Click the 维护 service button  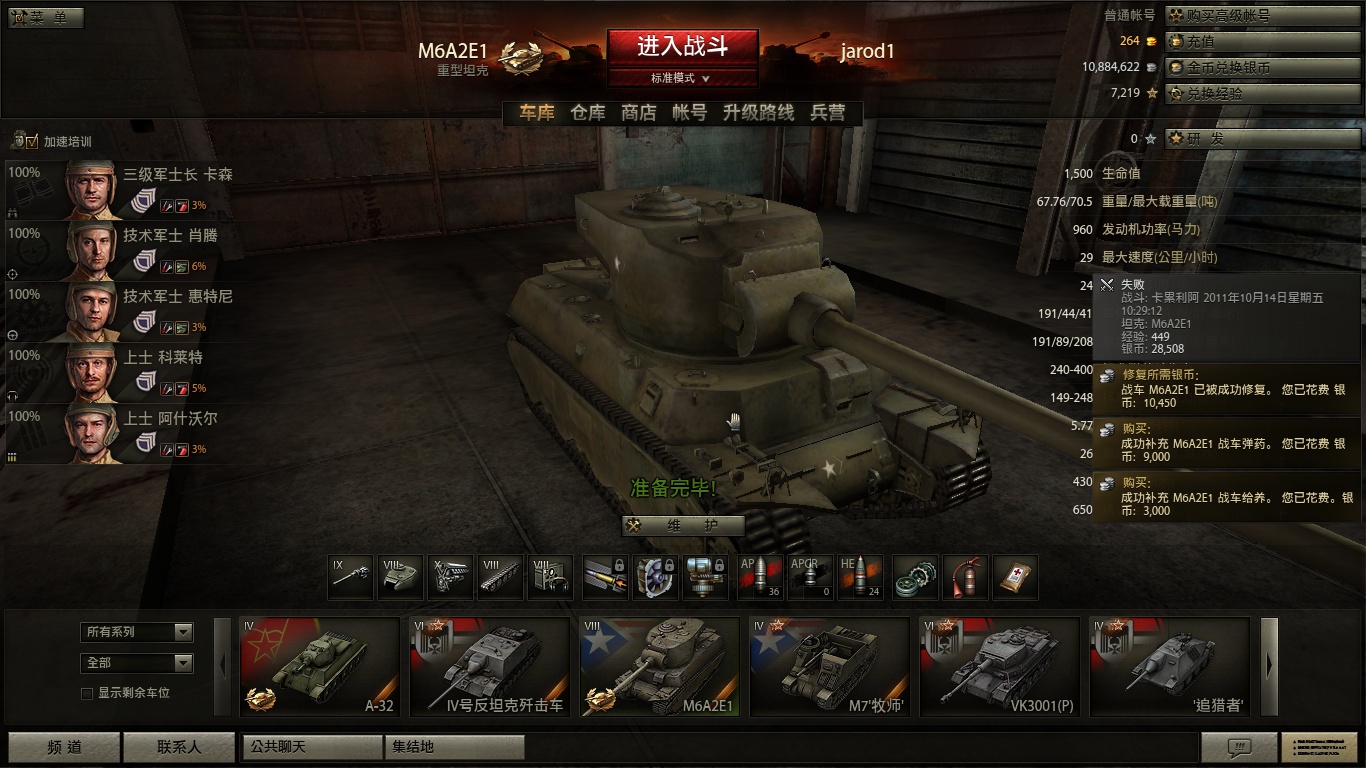pos(683,526)
